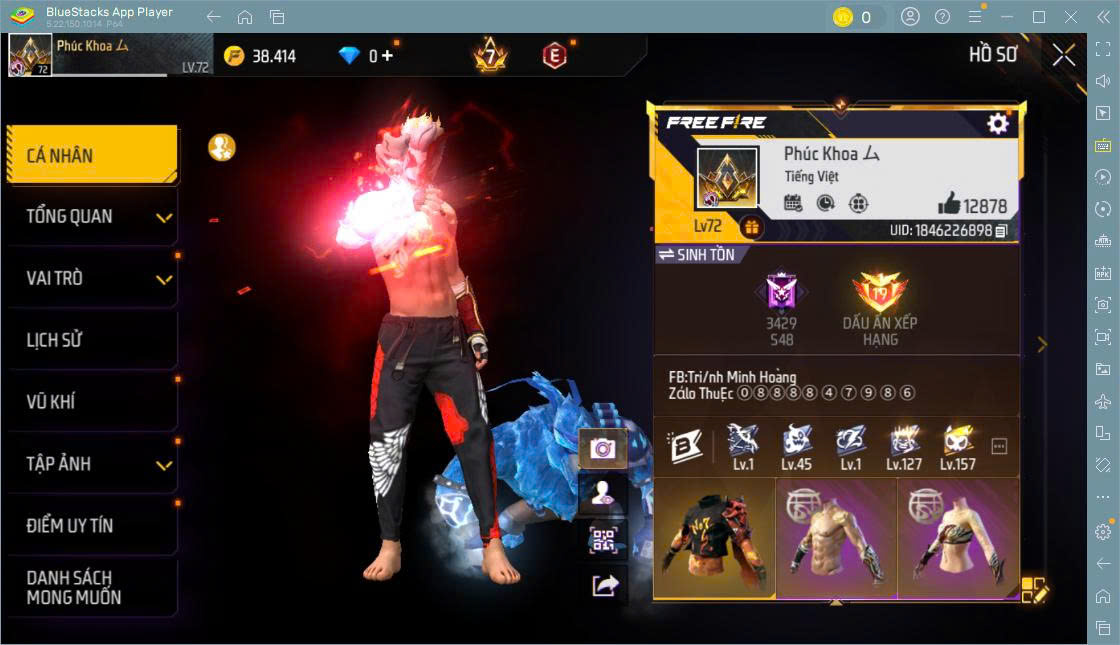
Task: Select the black and red jacket thumbnail
Action: pos(715,538)
